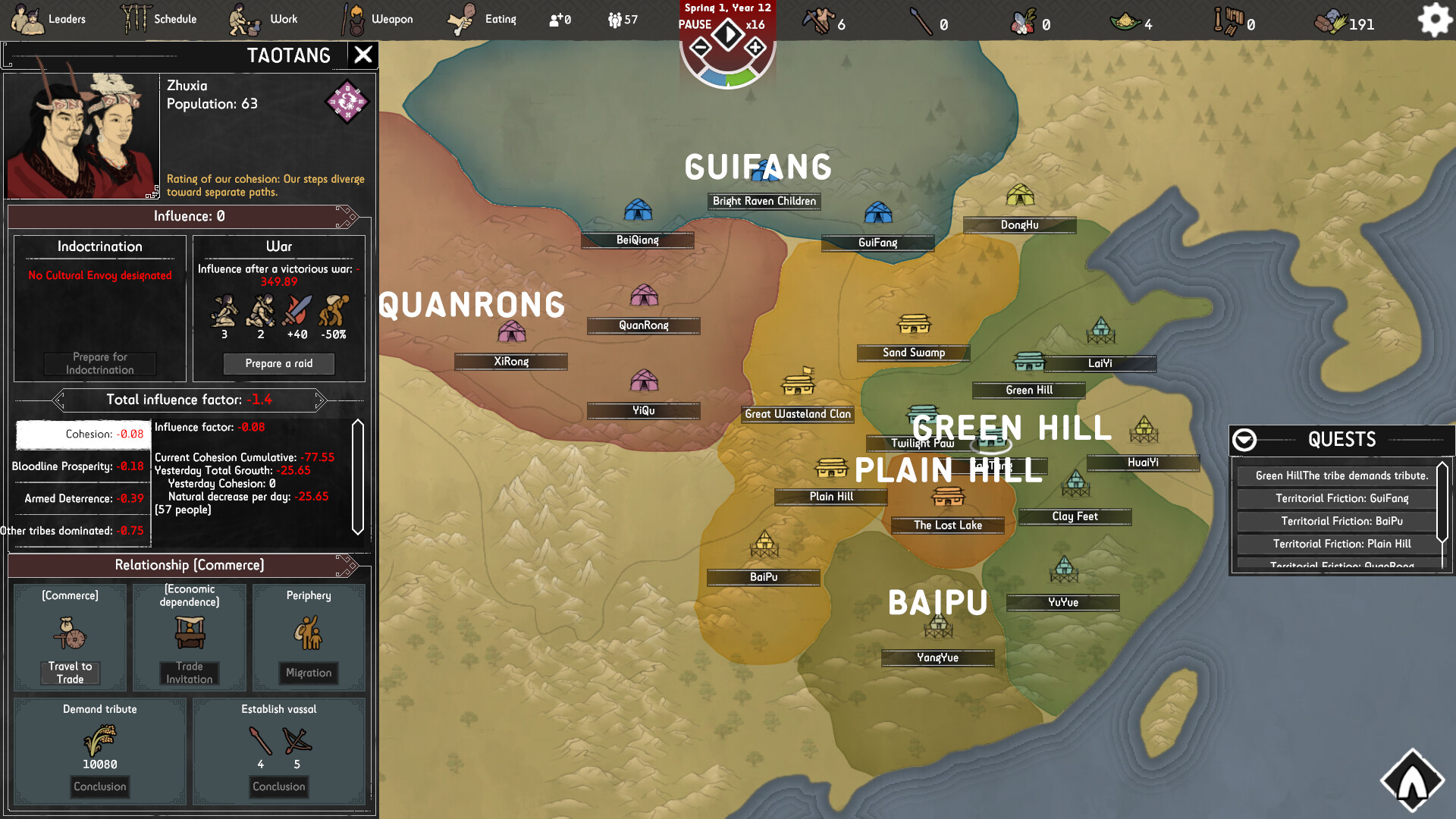This screenshot has width=1456, height=819.
Task: Click Conclusion under Establish vassal
Action: pyautogui.click(x=278, y=786)
